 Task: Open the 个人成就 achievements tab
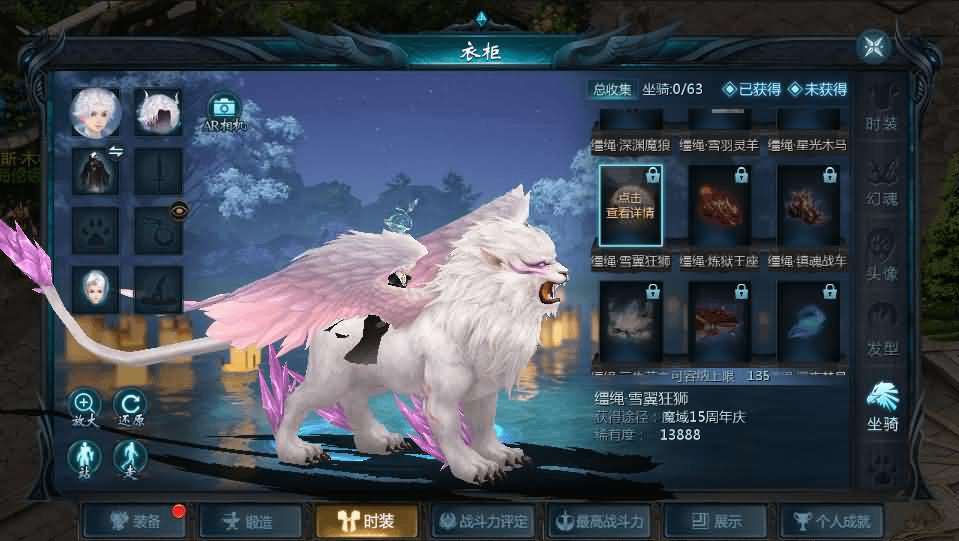833,521
